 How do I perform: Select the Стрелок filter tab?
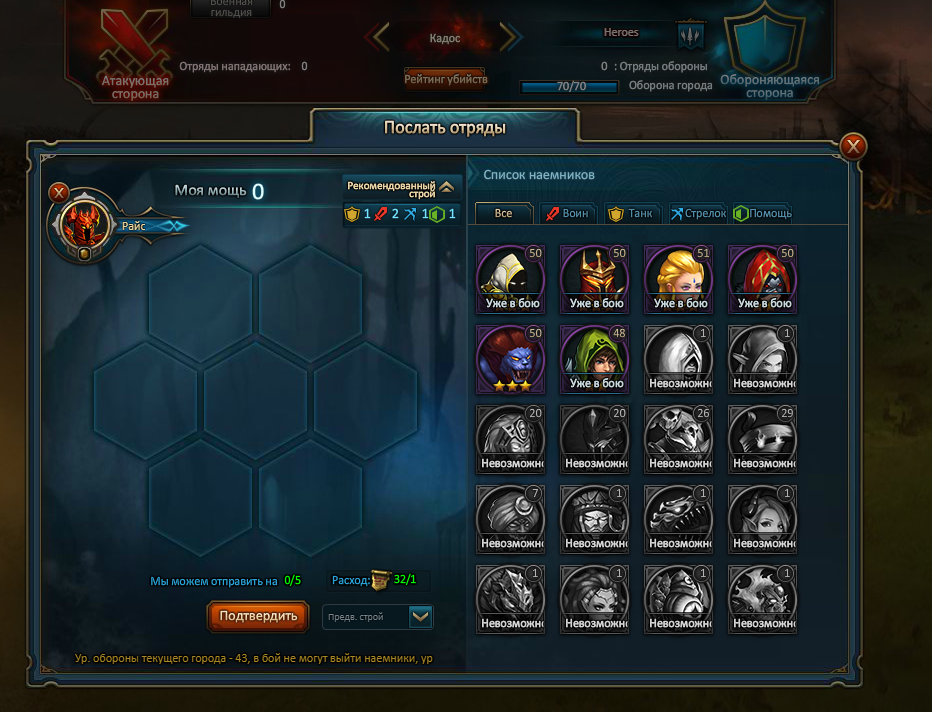coord(697,213)
